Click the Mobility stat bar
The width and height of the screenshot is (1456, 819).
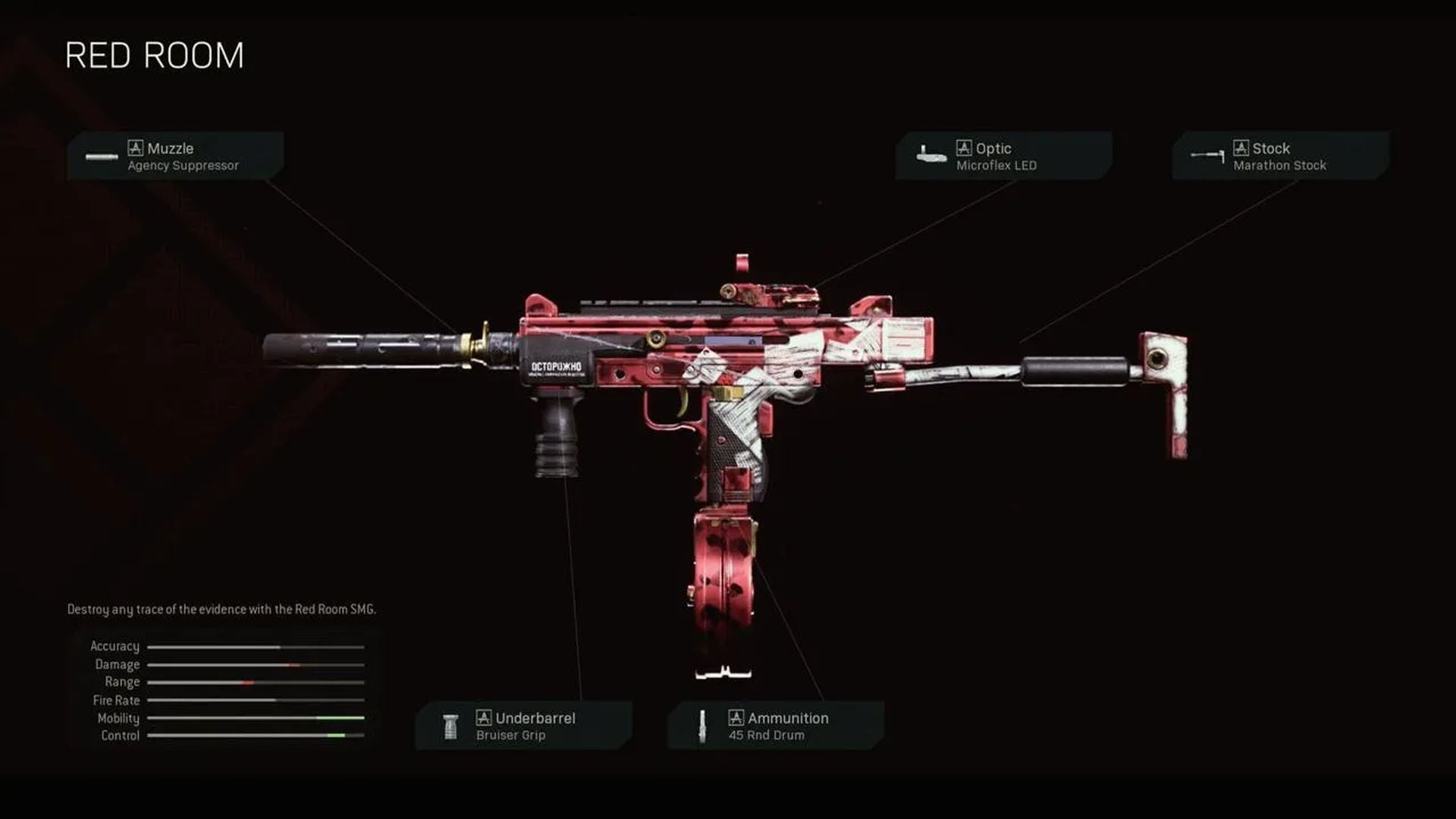coord(256,717)
